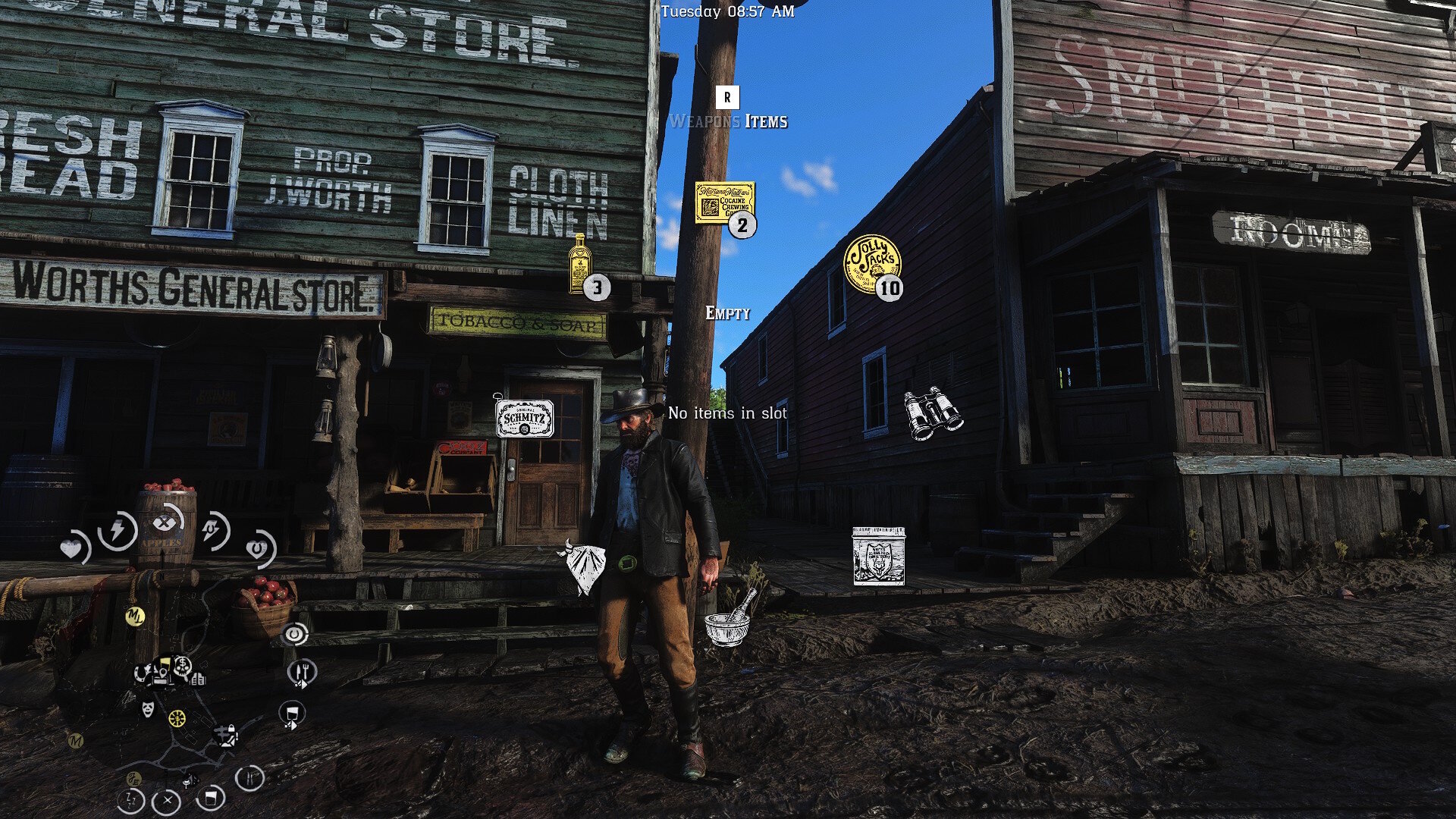Select the Cocaine Chewing Gum slot
Screen dimensions: 1456x819
tap(724, 202)
